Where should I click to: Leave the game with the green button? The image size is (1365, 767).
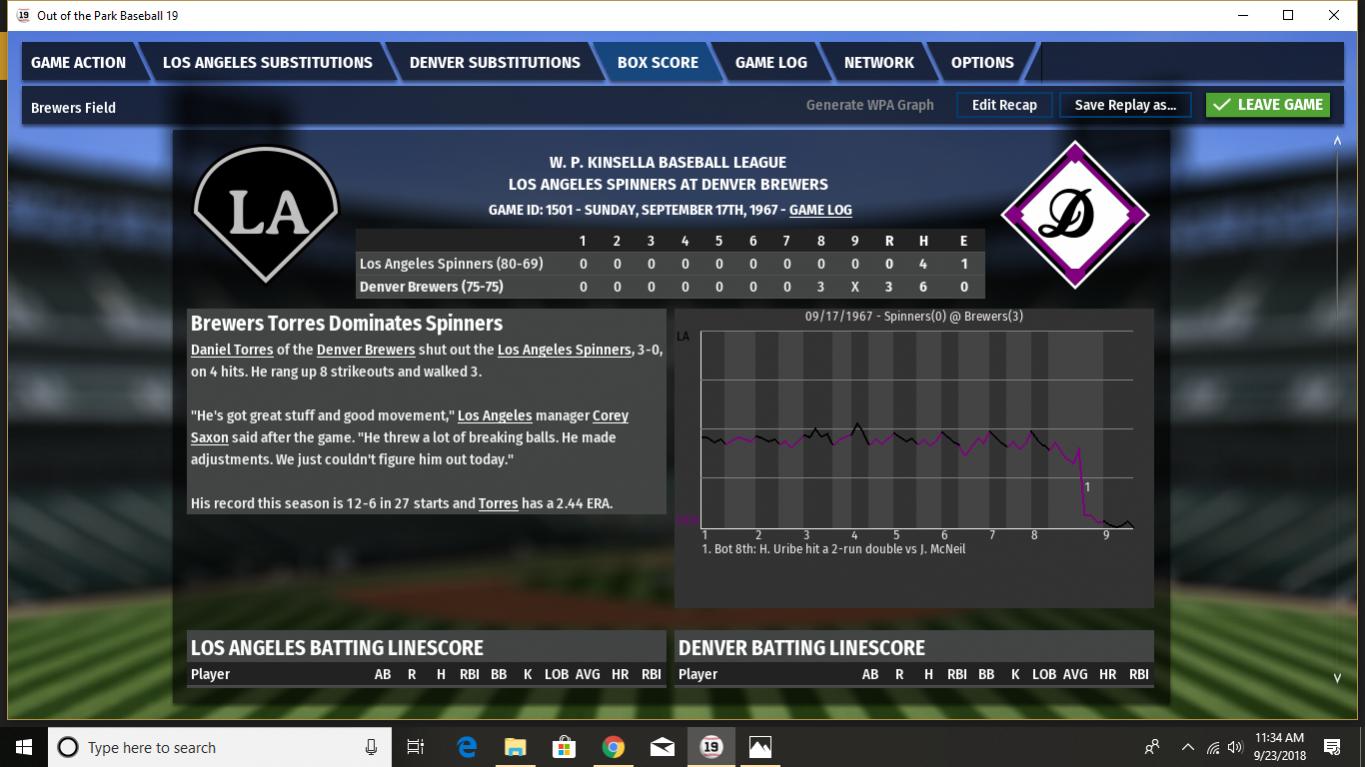[1268, 105]
